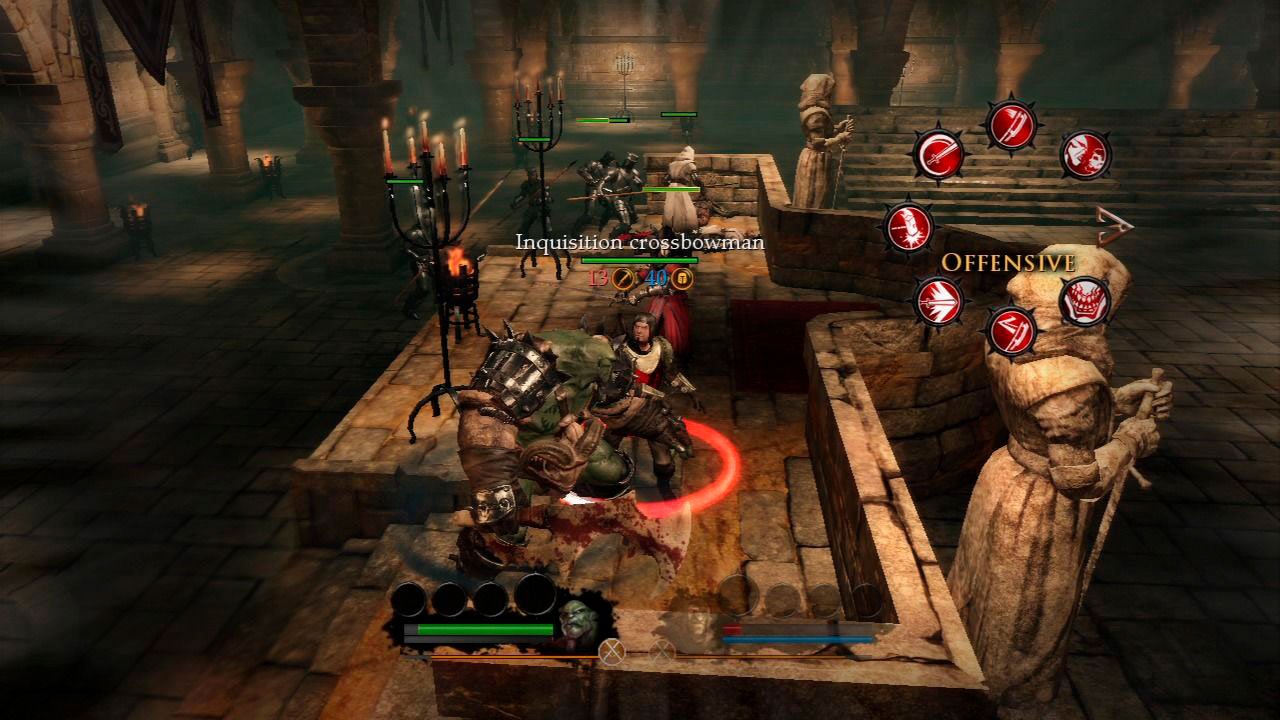Activate the crescent sword swing skill

[x=938, y=155]
